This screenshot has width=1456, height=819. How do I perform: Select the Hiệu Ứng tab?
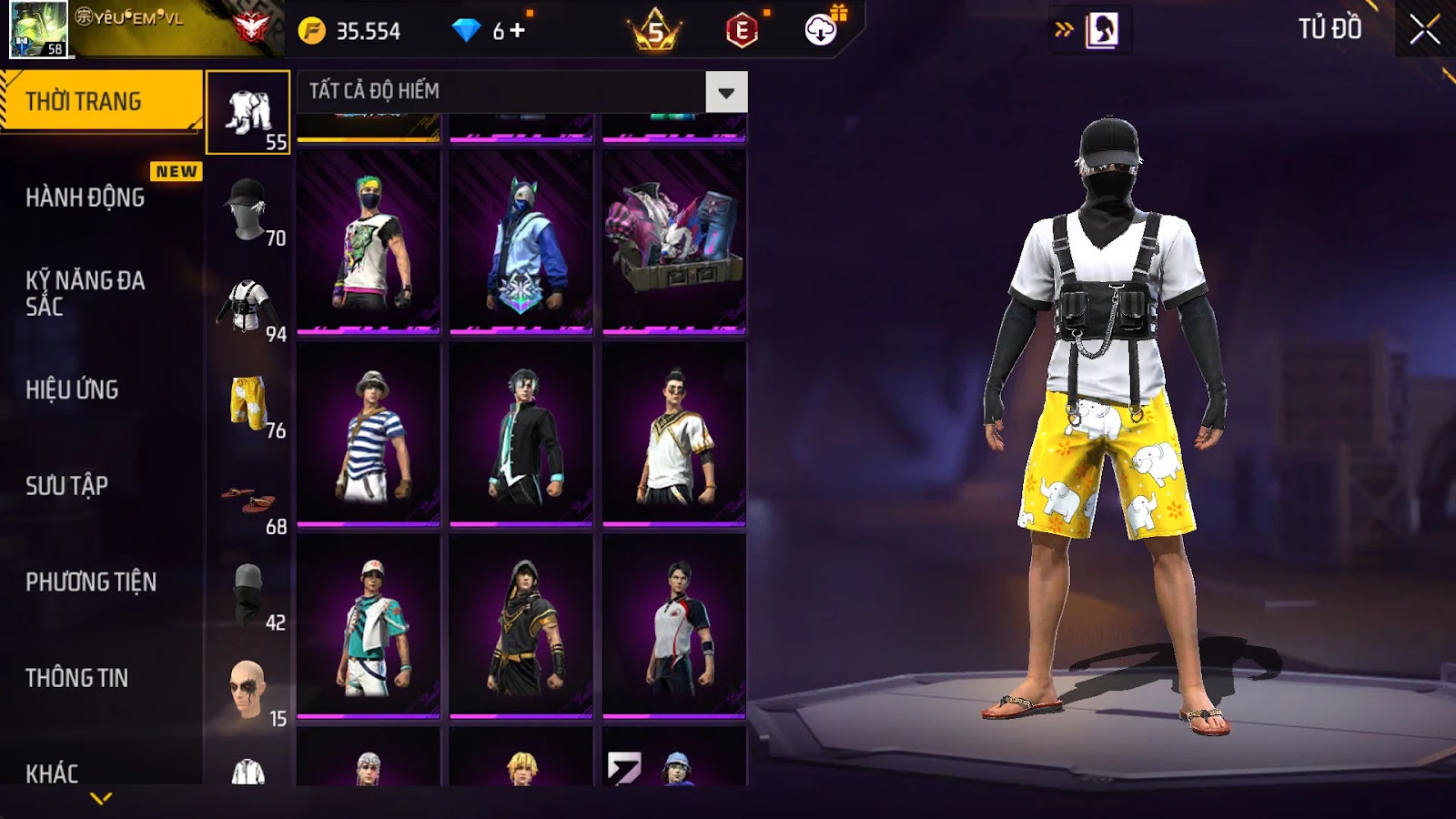click(x=73, y=389)
